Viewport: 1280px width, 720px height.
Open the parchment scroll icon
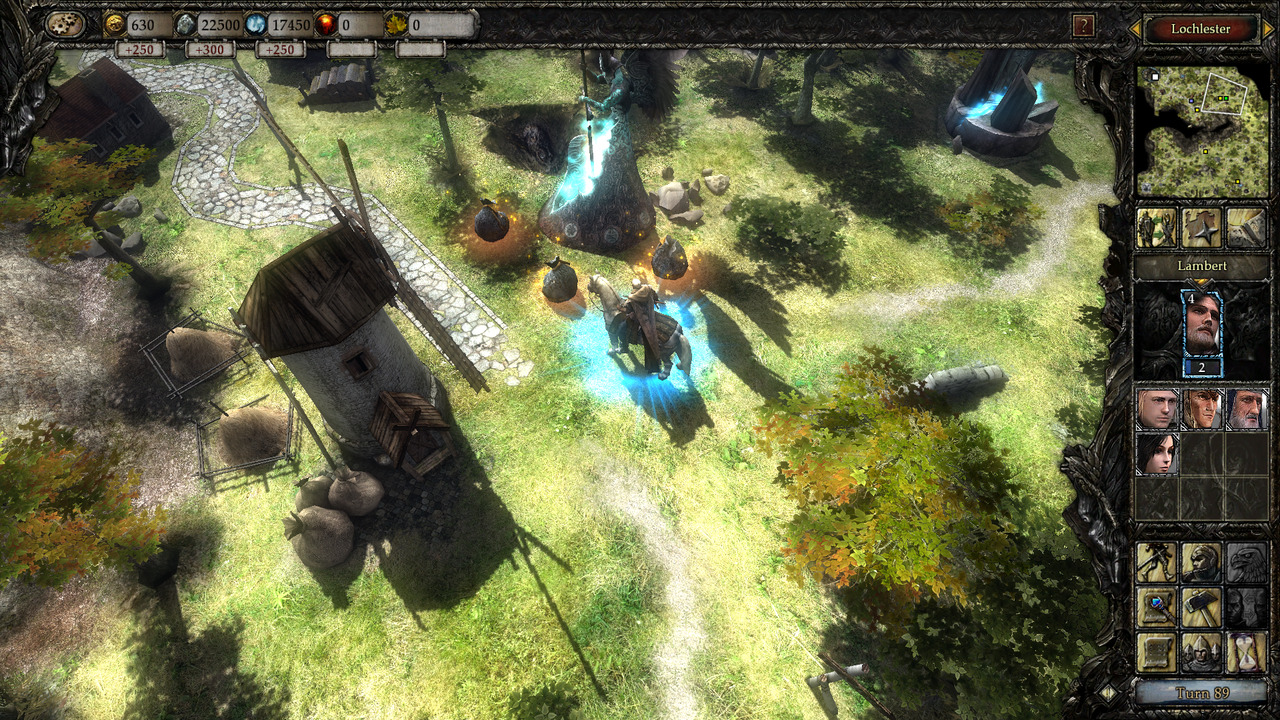point(1156,652)
